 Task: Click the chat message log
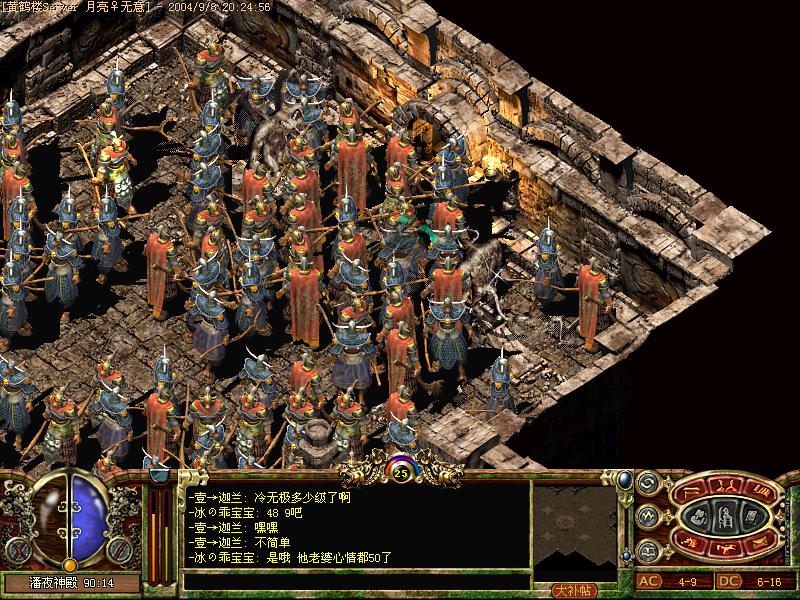click(355, 527)
